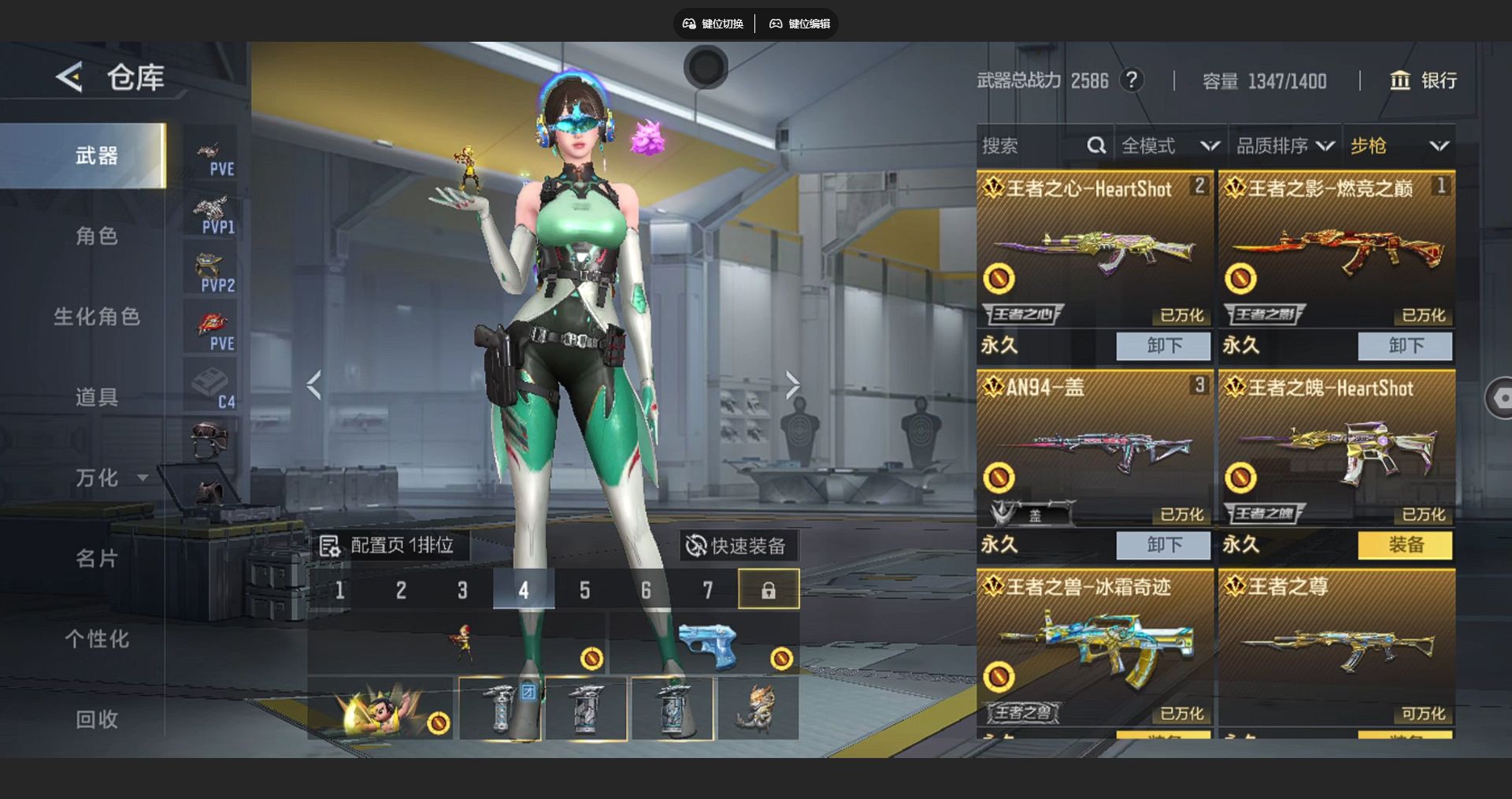Open the 品质排序 sort dropdown
Viewport: 1512px width, 799px height.
click(x=1284, y=146)
